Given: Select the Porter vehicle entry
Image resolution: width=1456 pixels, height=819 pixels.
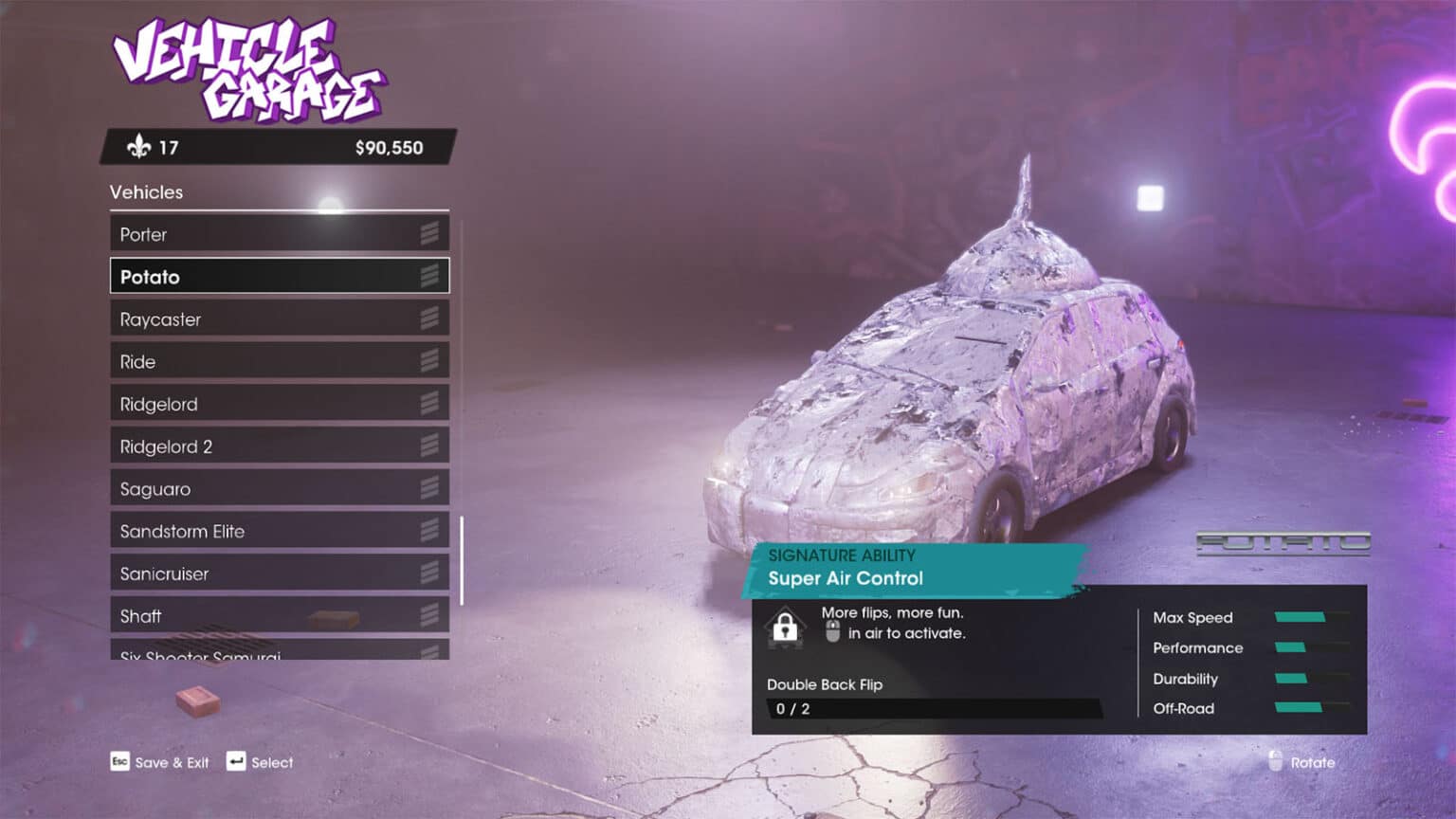Looking at the screenshot, I should click(279, 234).
